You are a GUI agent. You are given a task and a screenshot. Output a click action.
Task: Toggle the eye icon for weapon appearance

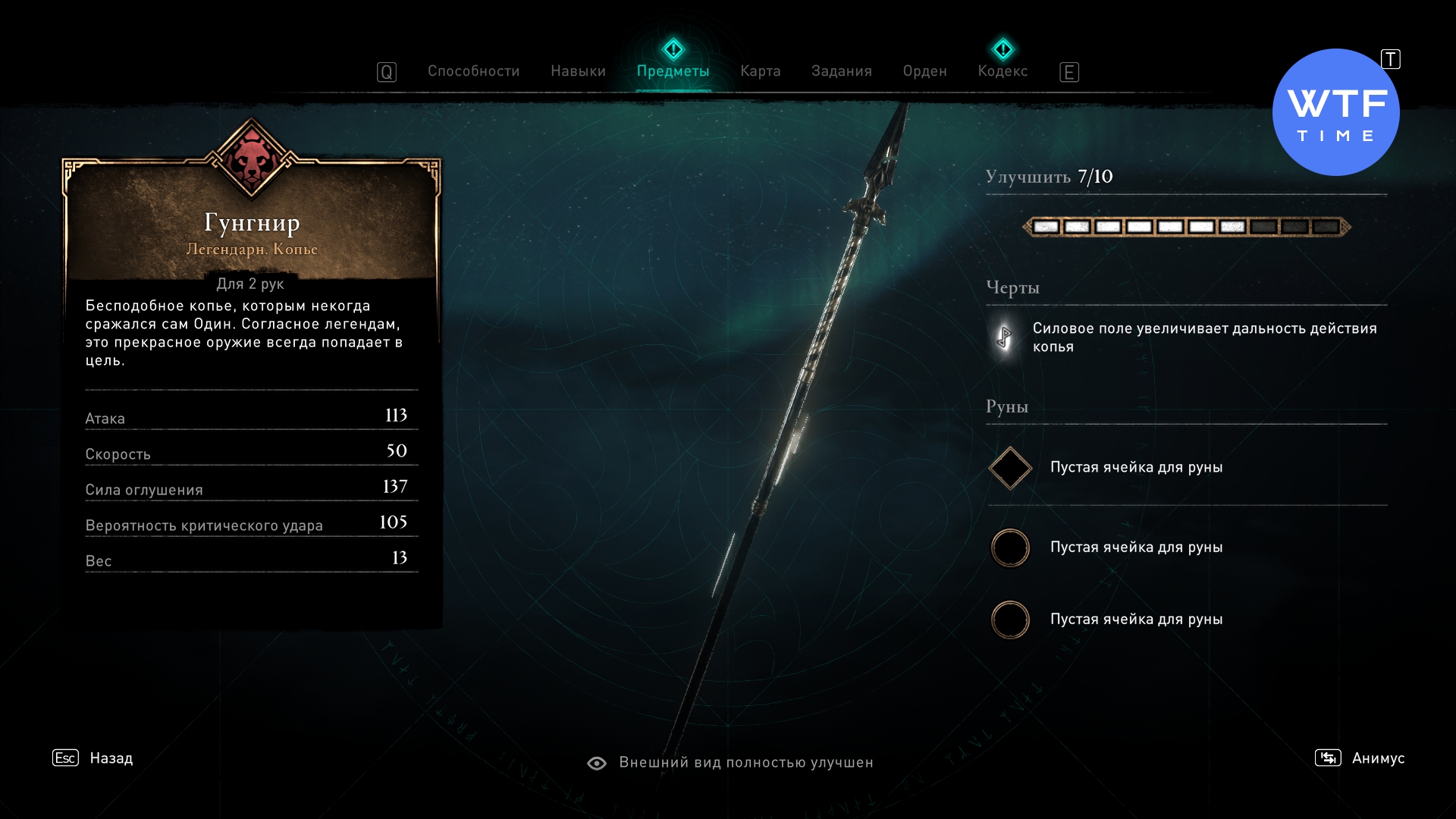click(x=597, y=763)
